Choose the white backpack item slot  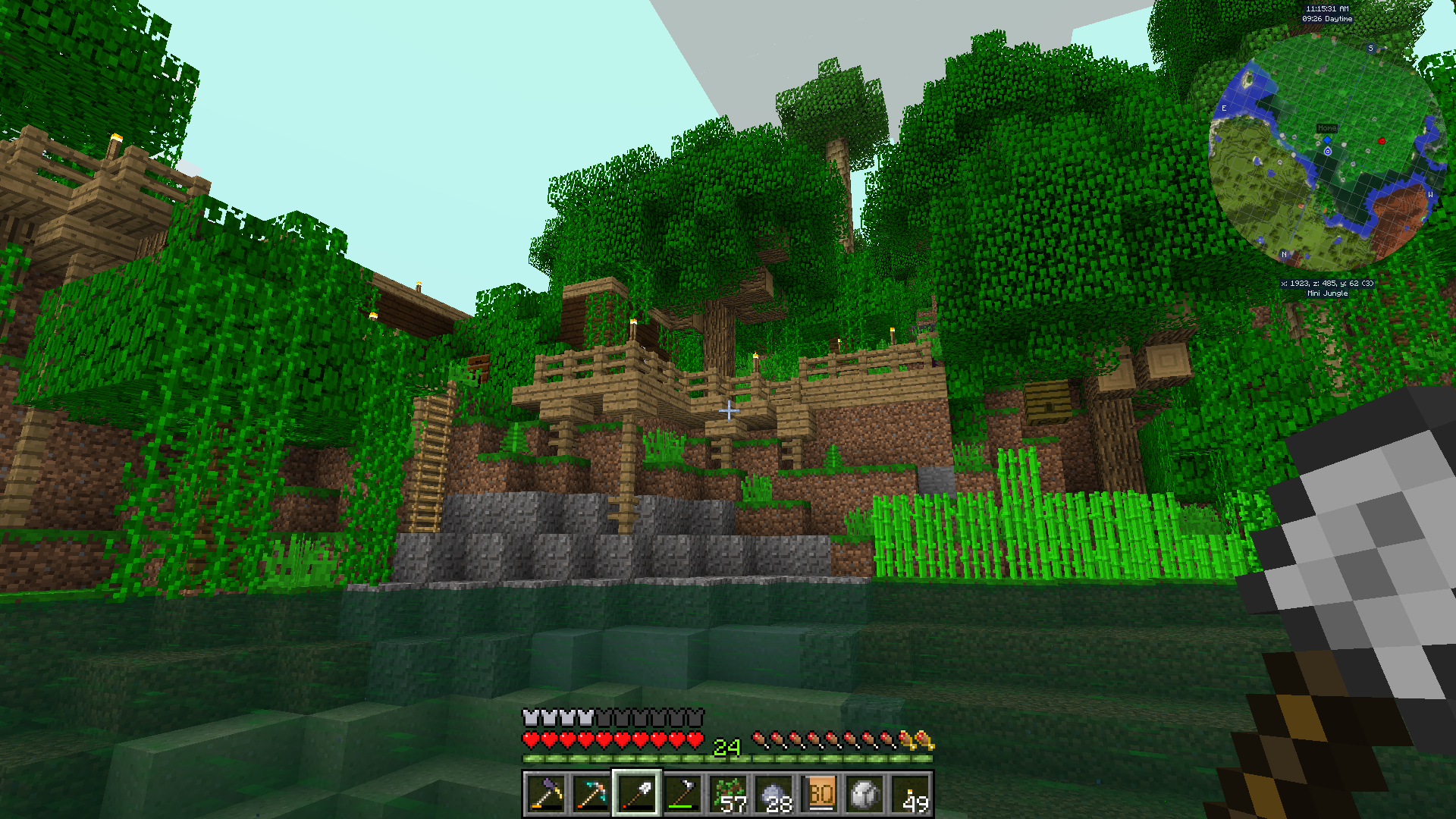(x=865, y=794)
